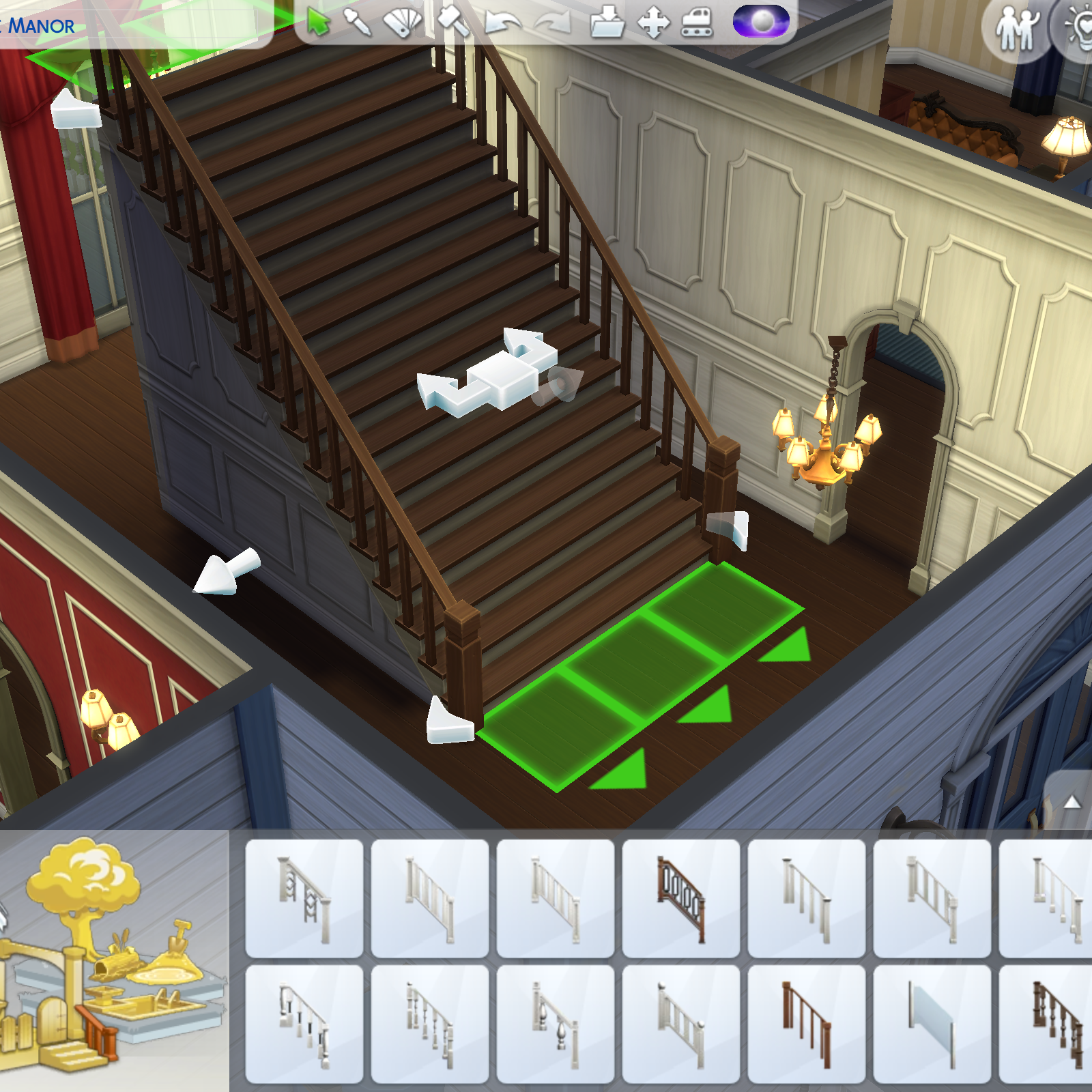
Task: Redo the undone build action
Action: pos(553,24)
